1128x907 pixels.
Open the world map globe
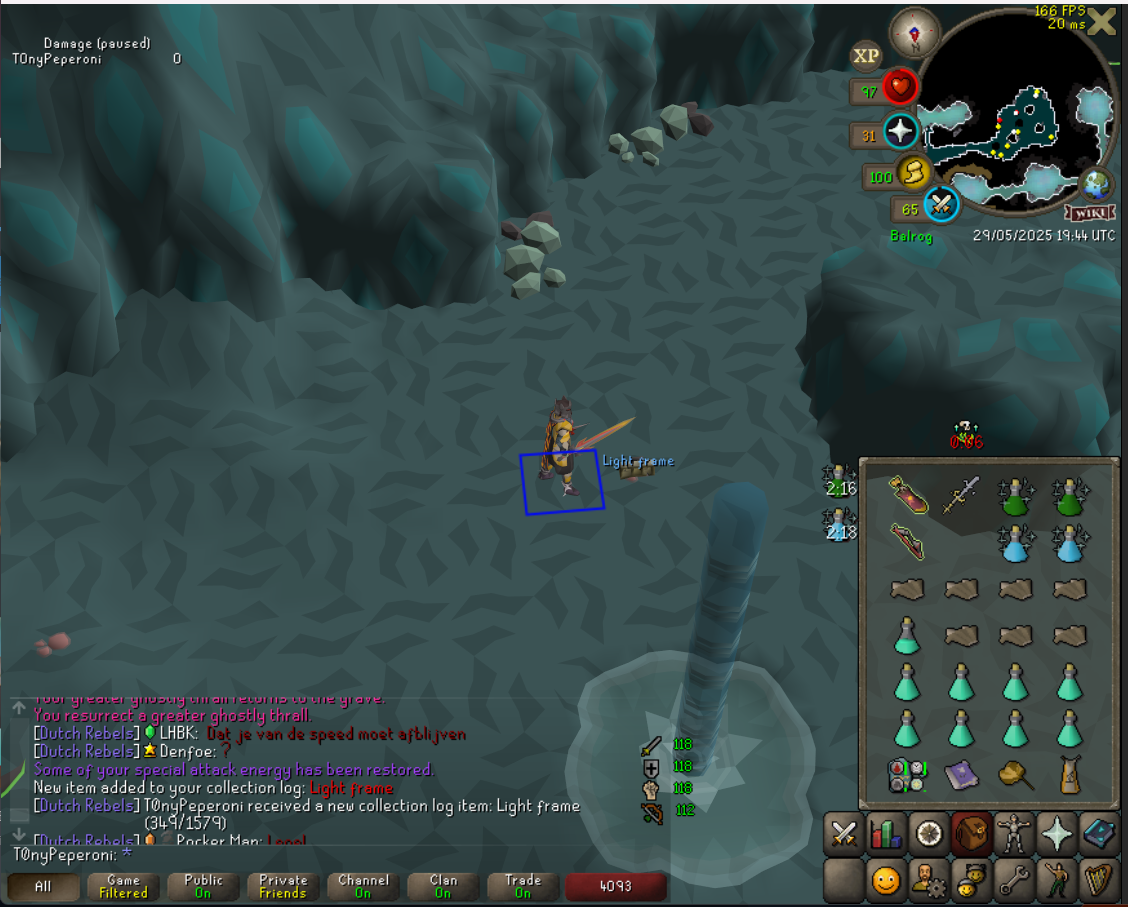[1097, 184]
